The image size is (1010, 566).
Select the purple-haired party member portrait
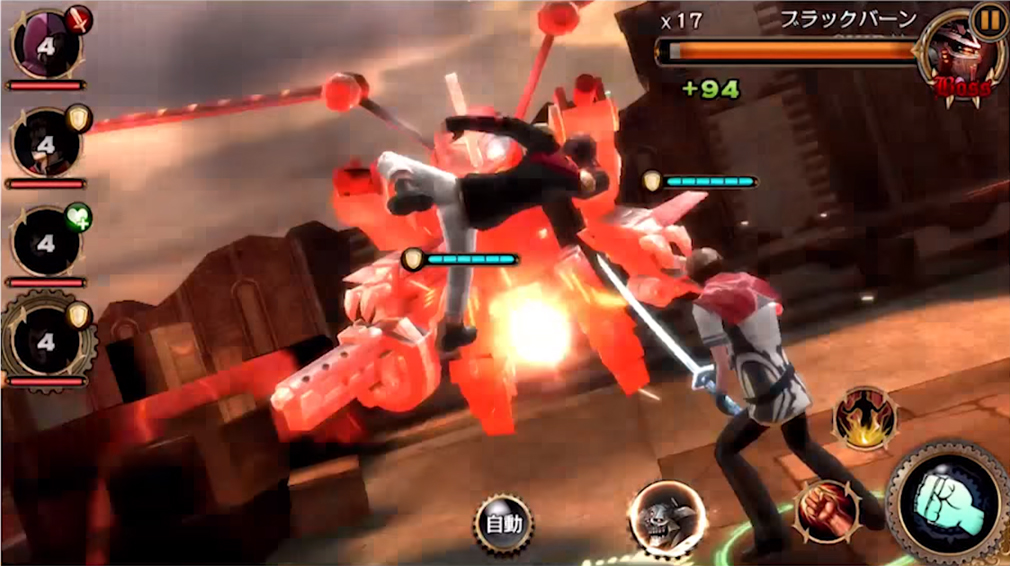(x=46, y=44)
